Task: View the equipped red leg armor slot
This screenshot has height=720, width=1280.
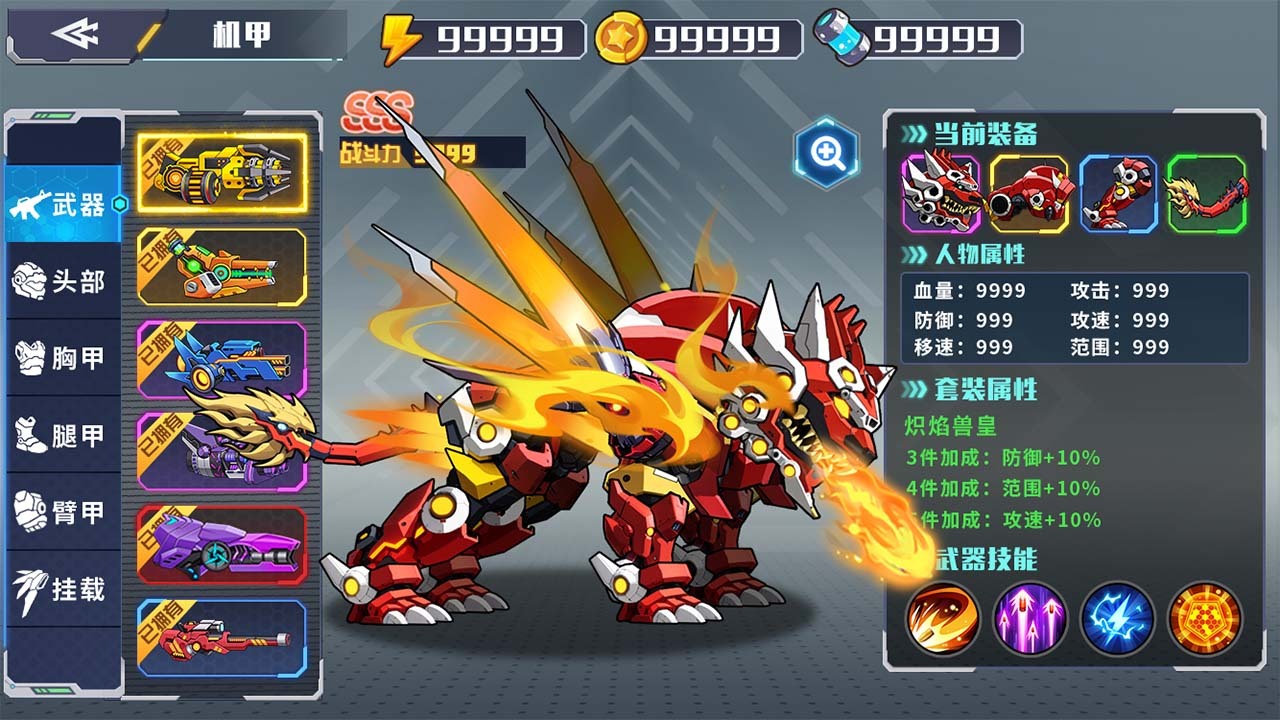Action: pyautogui.click(x=1118, y=194)
